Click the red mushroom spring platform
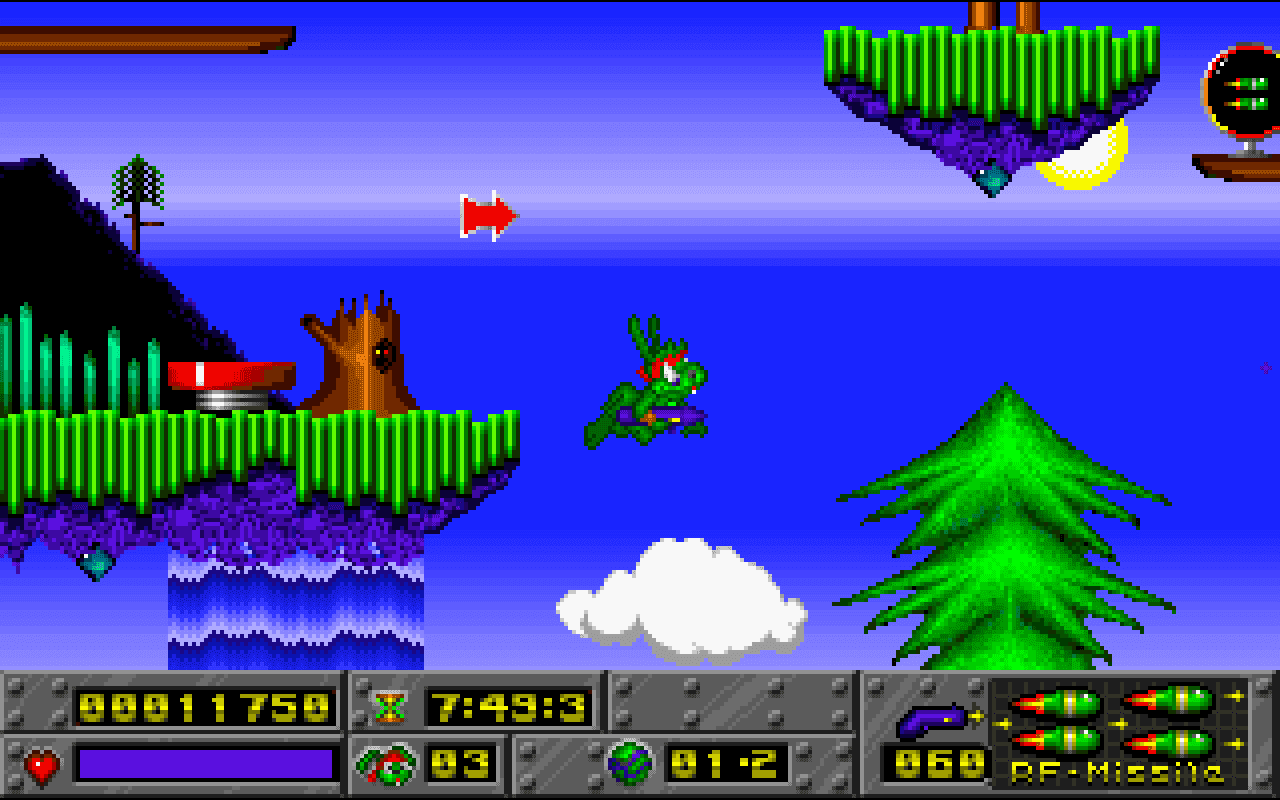The height and width of the screenshot is (800, 1280). (x=232, y=375)
